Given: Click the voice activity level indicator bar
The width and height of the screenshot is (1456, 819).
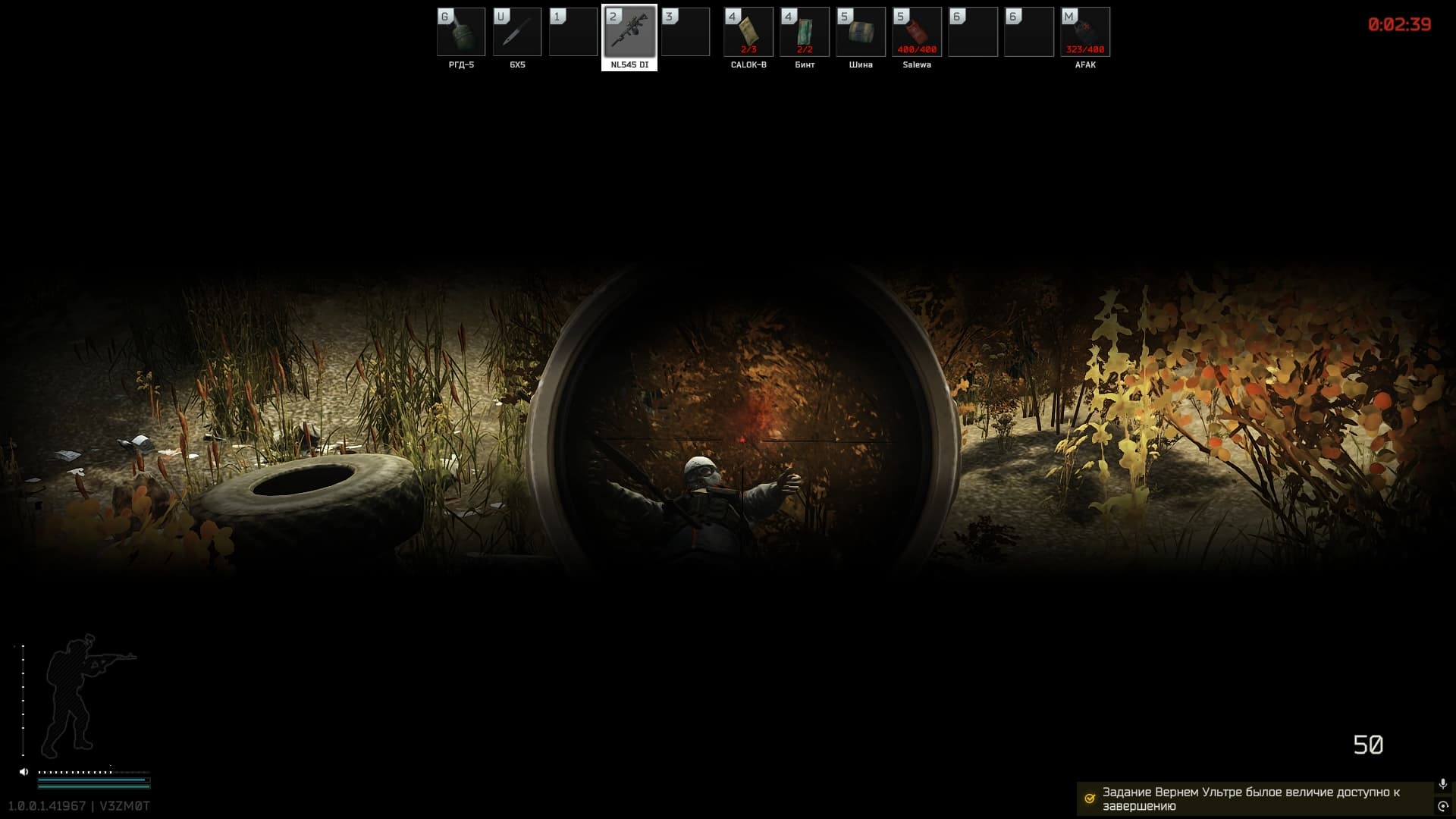Looking at the screenshot, I should [x=91, y=771].
